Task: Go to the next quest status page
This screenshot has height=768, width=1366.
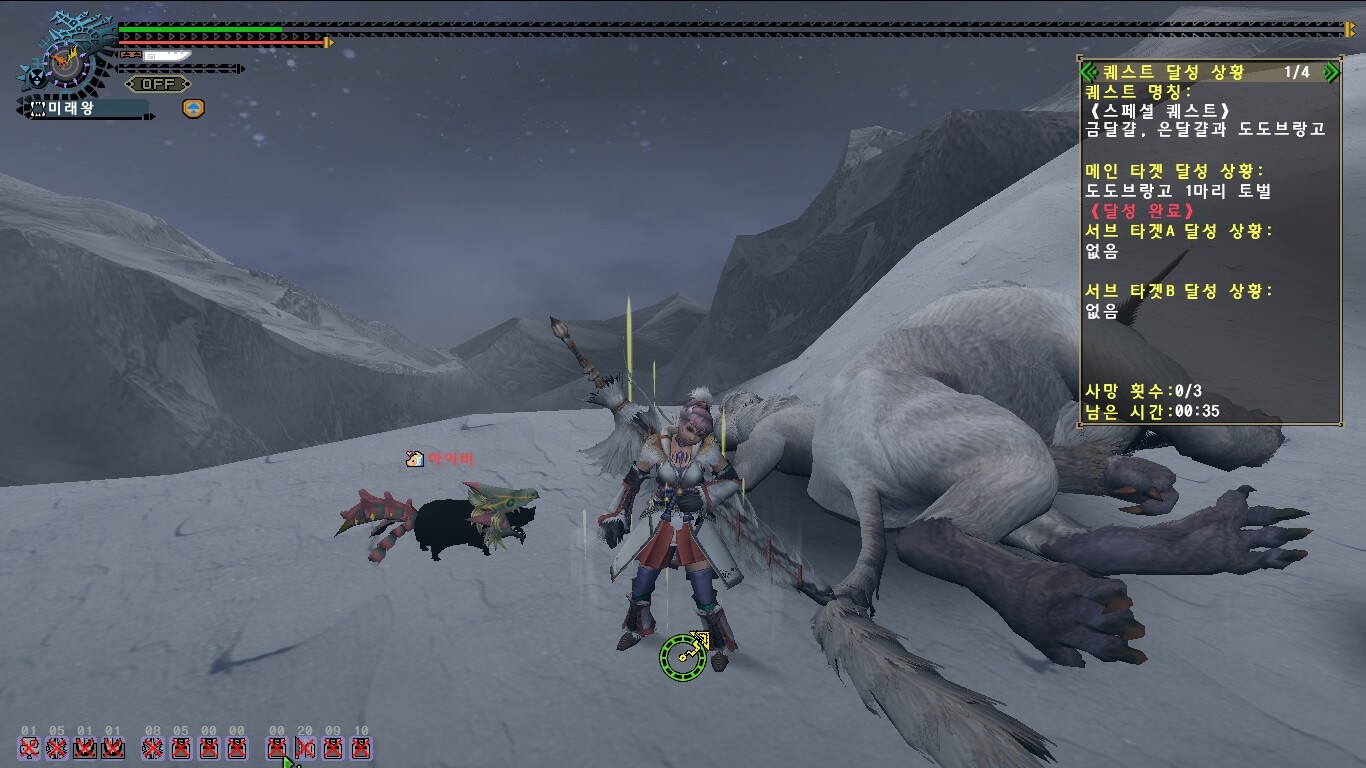Action: point(1331,72)
